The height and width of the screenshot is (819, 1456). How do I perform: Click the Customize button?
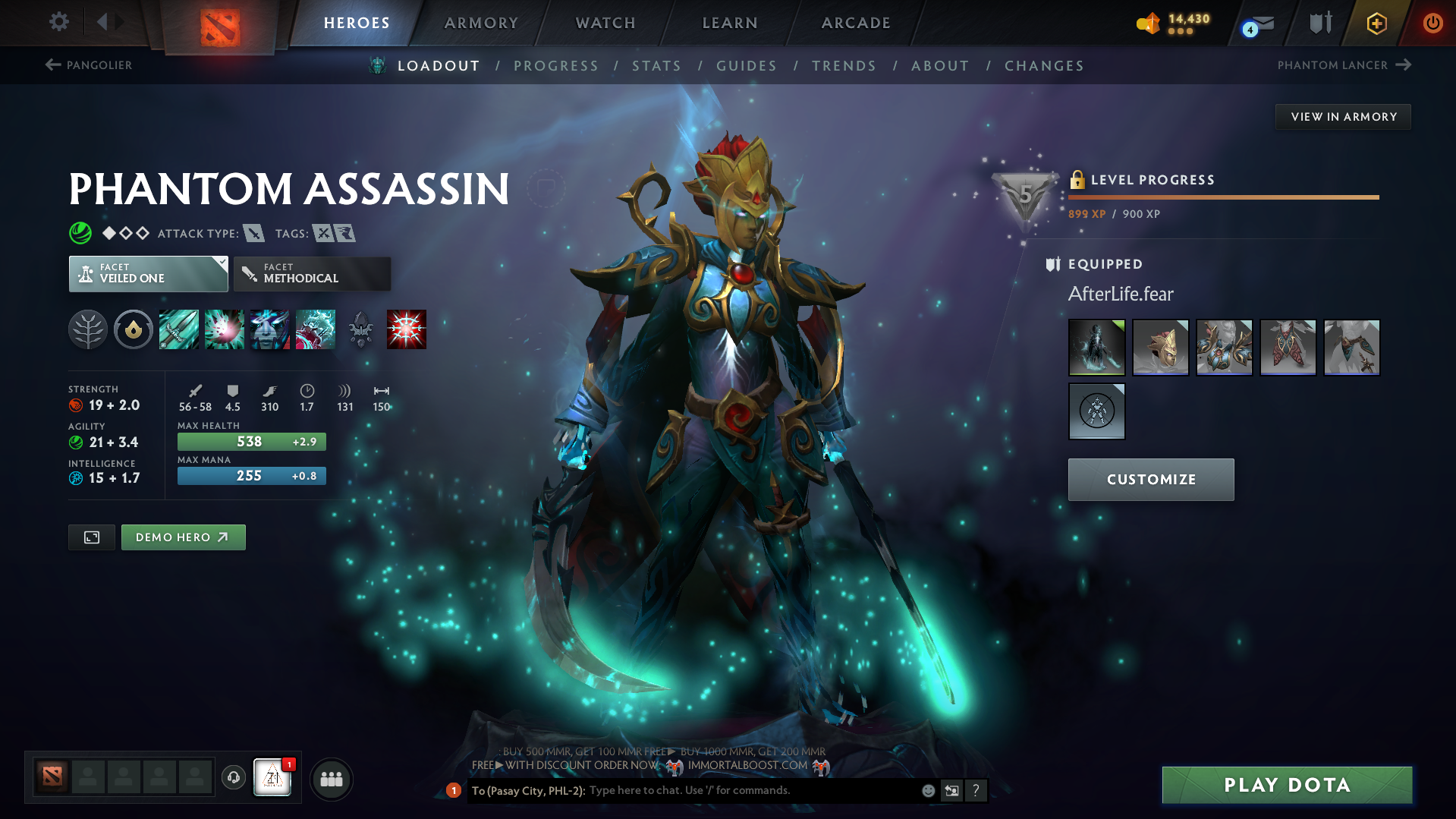tap(1150, 479)
